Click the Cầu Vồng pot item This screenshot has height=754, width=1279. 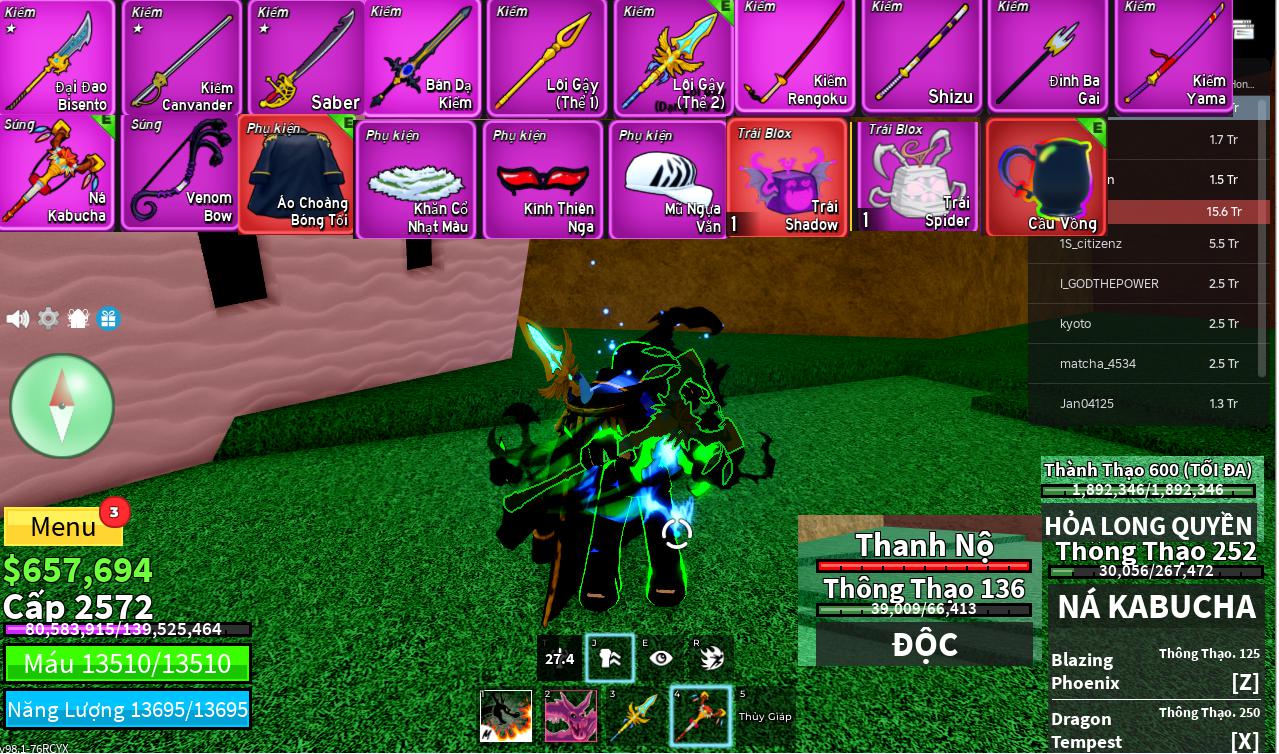[1046, 178]
